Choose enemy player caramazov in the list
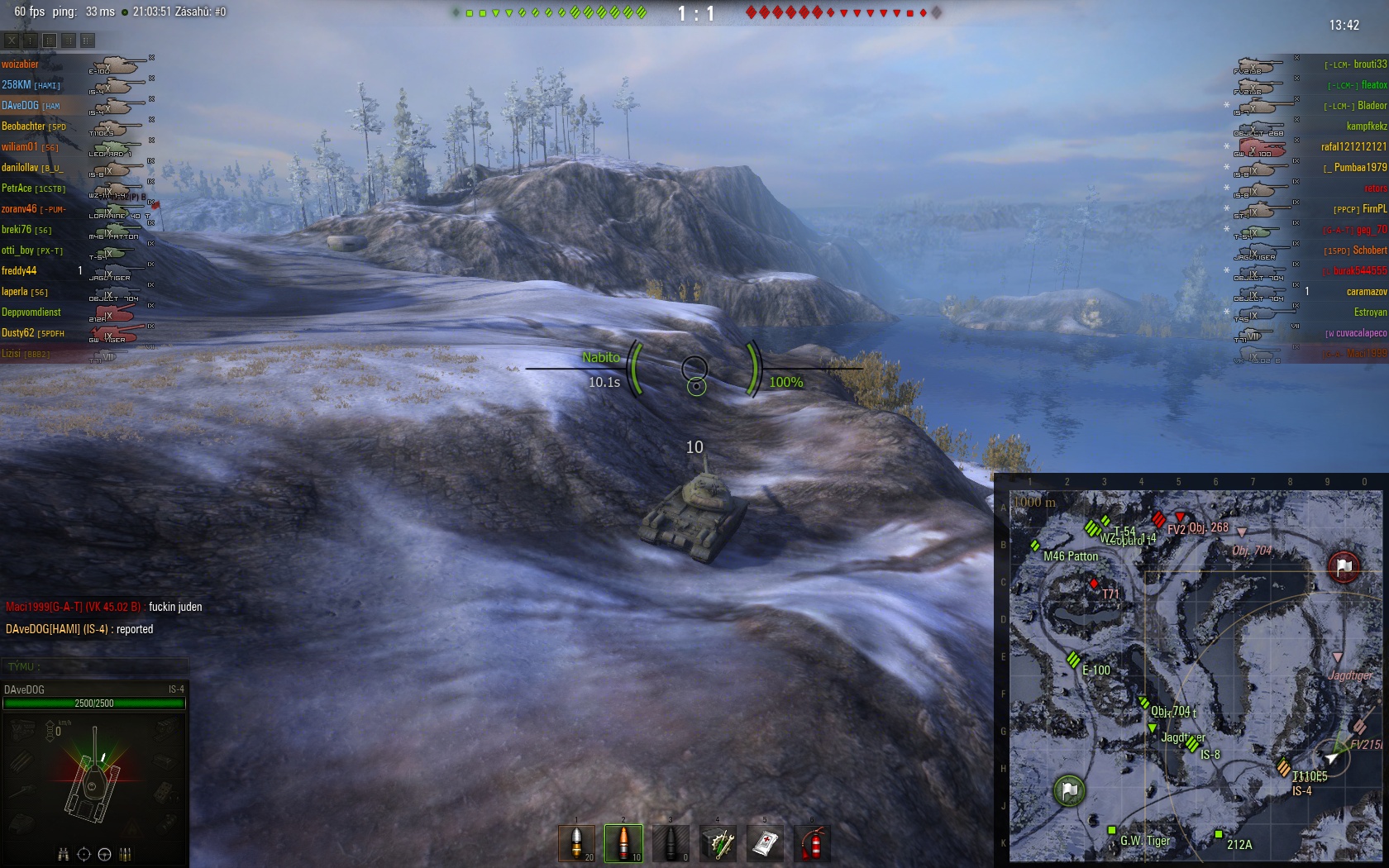This screenshot has height=868, width=1389. 1366,292
